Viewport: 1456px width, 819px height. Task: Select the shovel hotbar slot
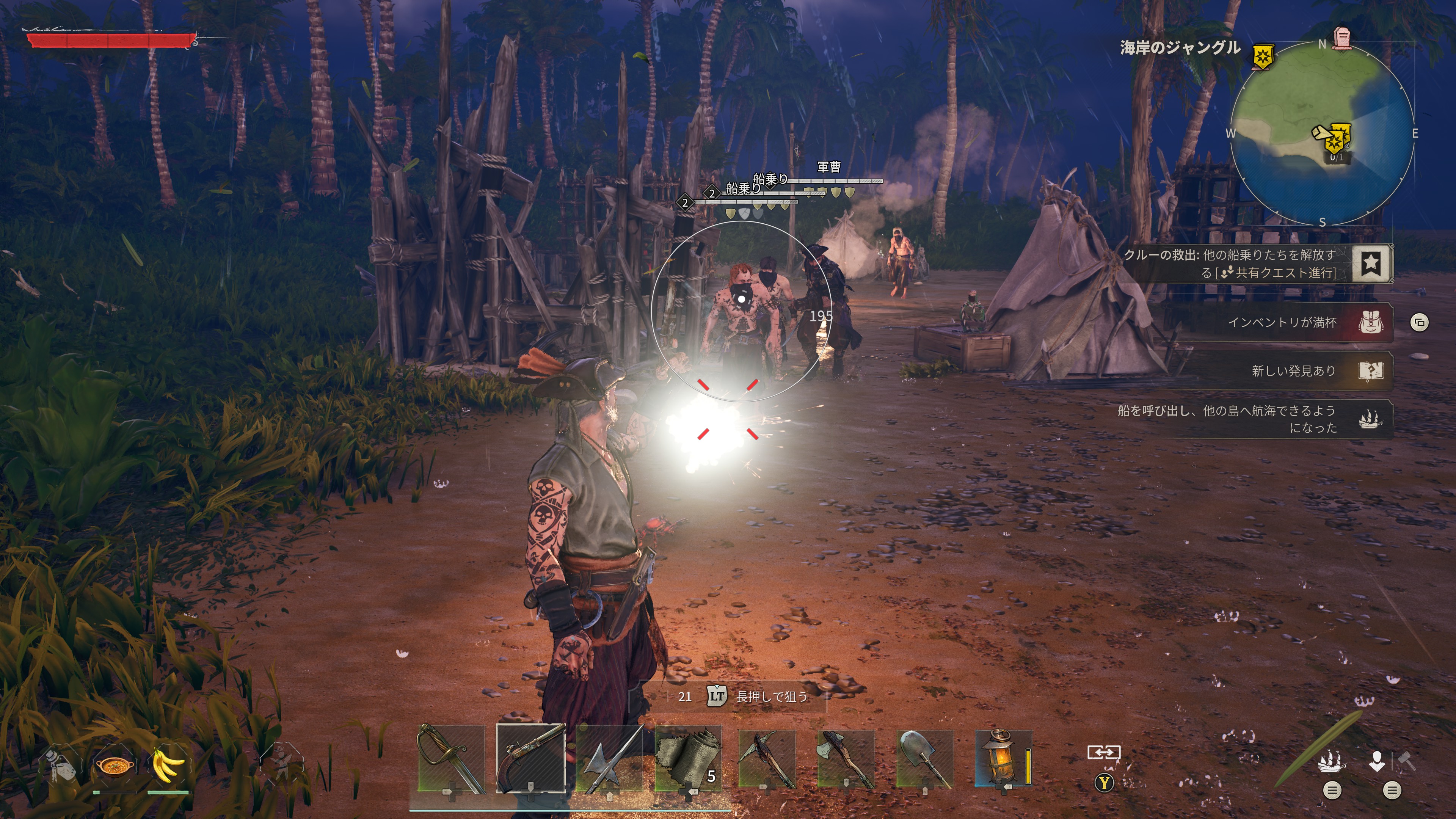925,758
